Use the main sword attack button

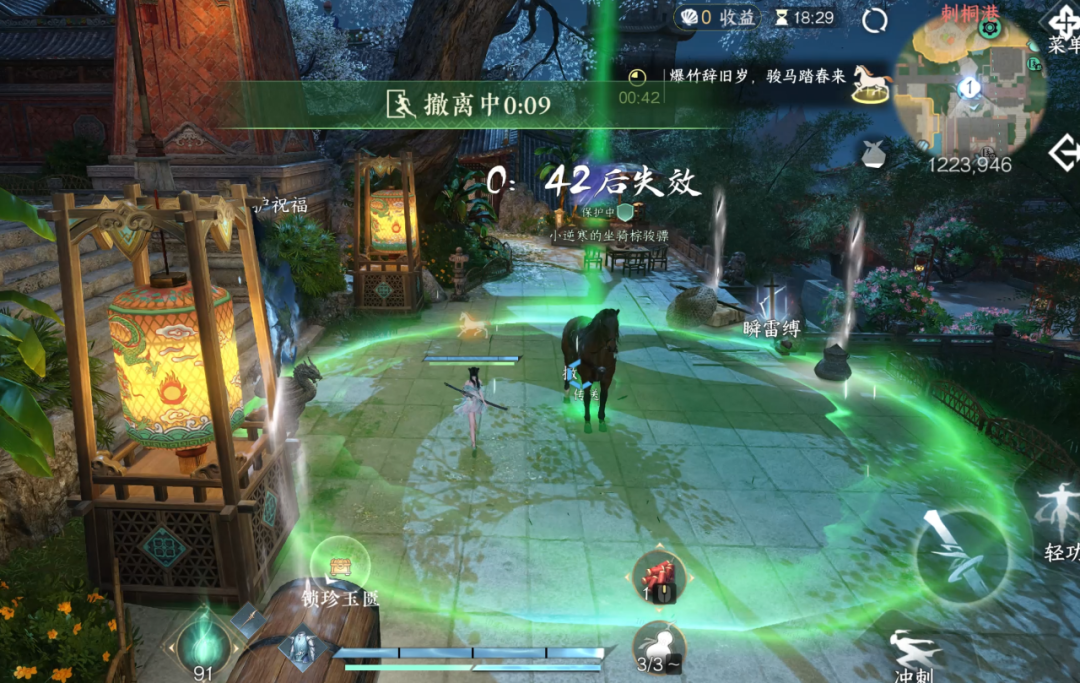click(x=962, y=556)
